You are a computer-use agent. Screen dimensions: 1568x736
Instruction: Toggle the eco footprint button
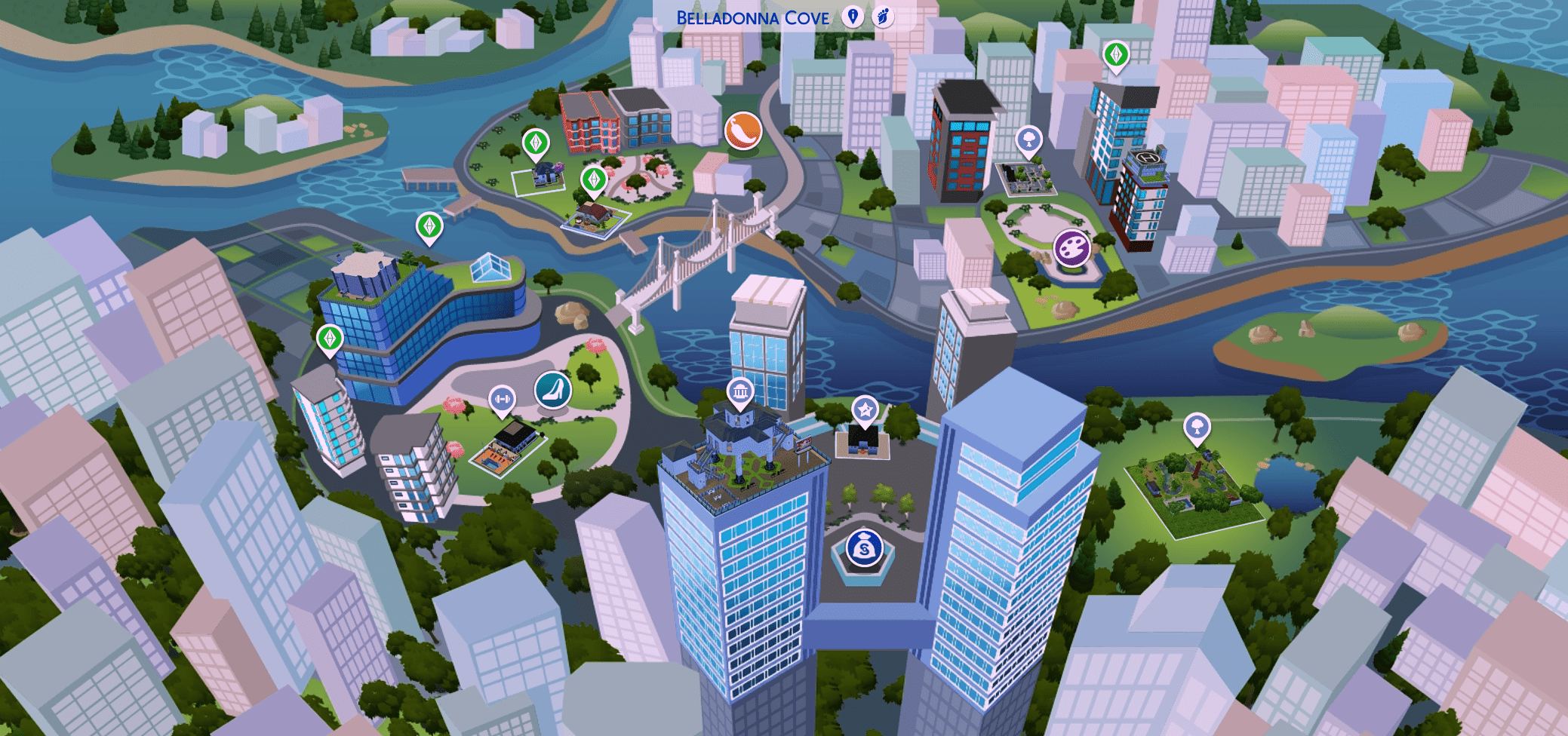(883, 17)
